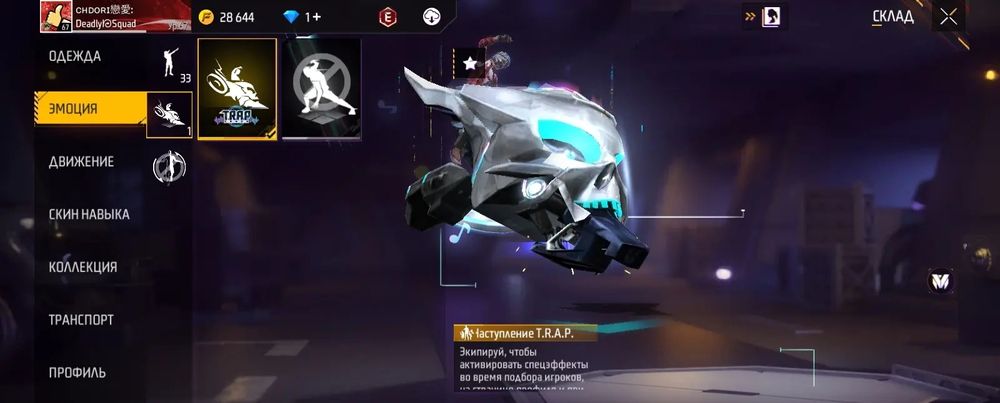
Task: Switch to the Движение category
Action: pyautogui.click(x=82, y=162)
